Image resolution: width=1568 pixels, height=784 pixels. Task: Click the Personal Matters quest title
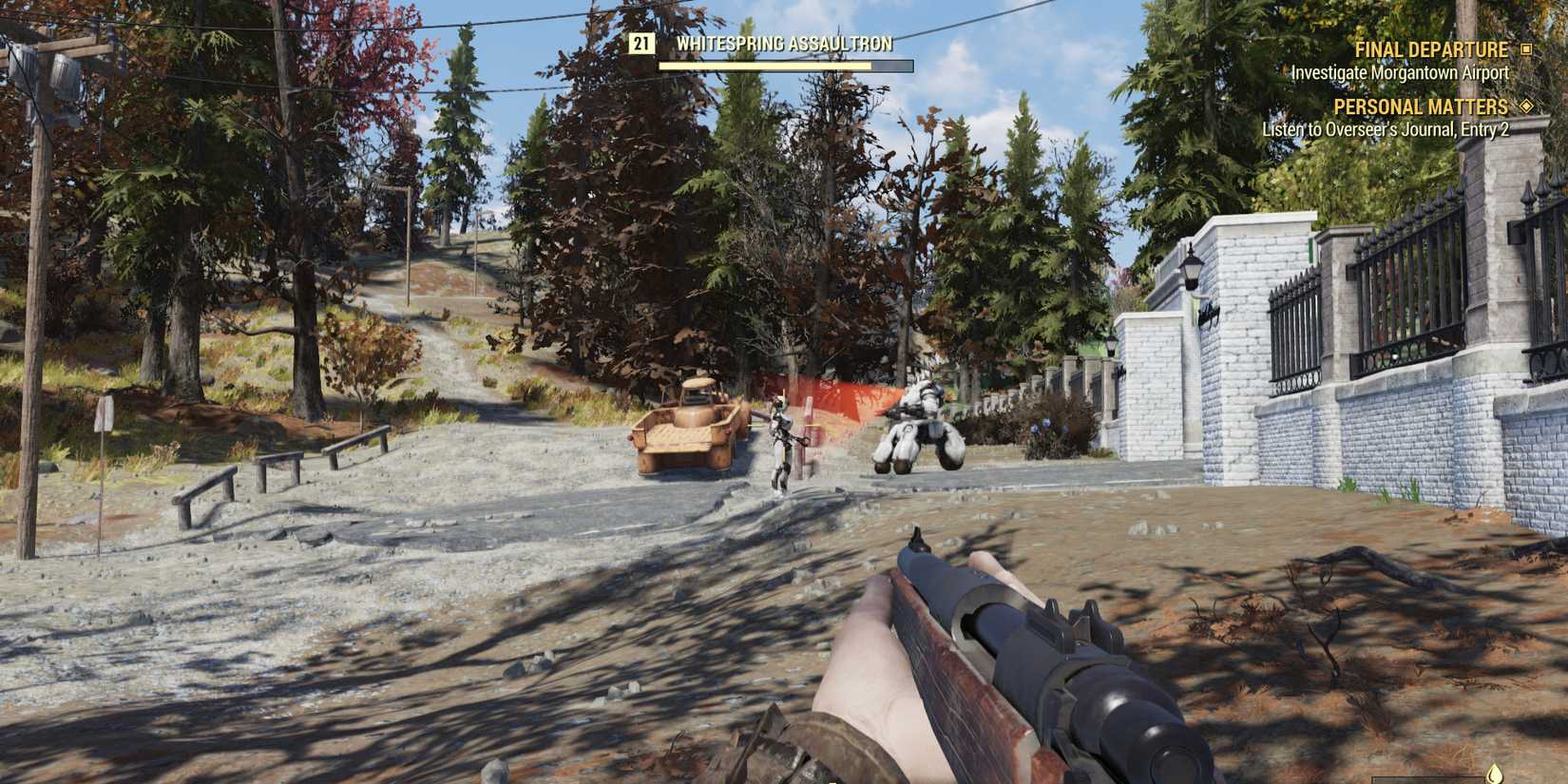tap(1422, 106)
